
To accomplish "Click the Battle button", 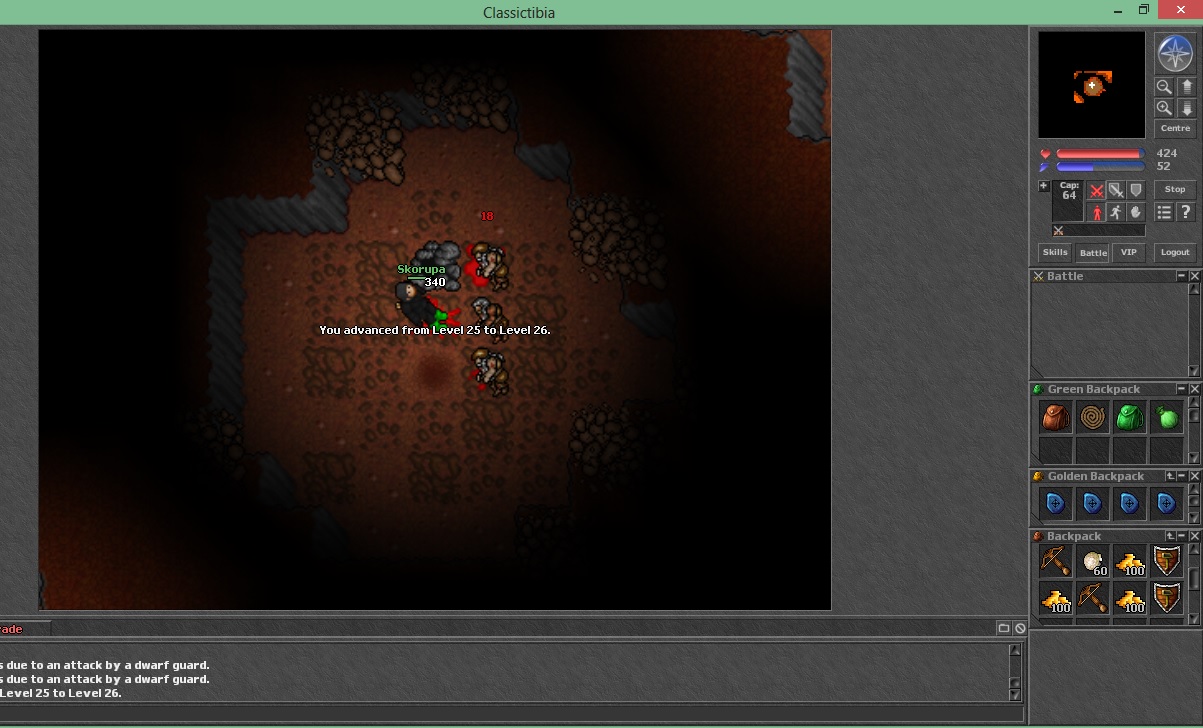I will [1092, 253].
